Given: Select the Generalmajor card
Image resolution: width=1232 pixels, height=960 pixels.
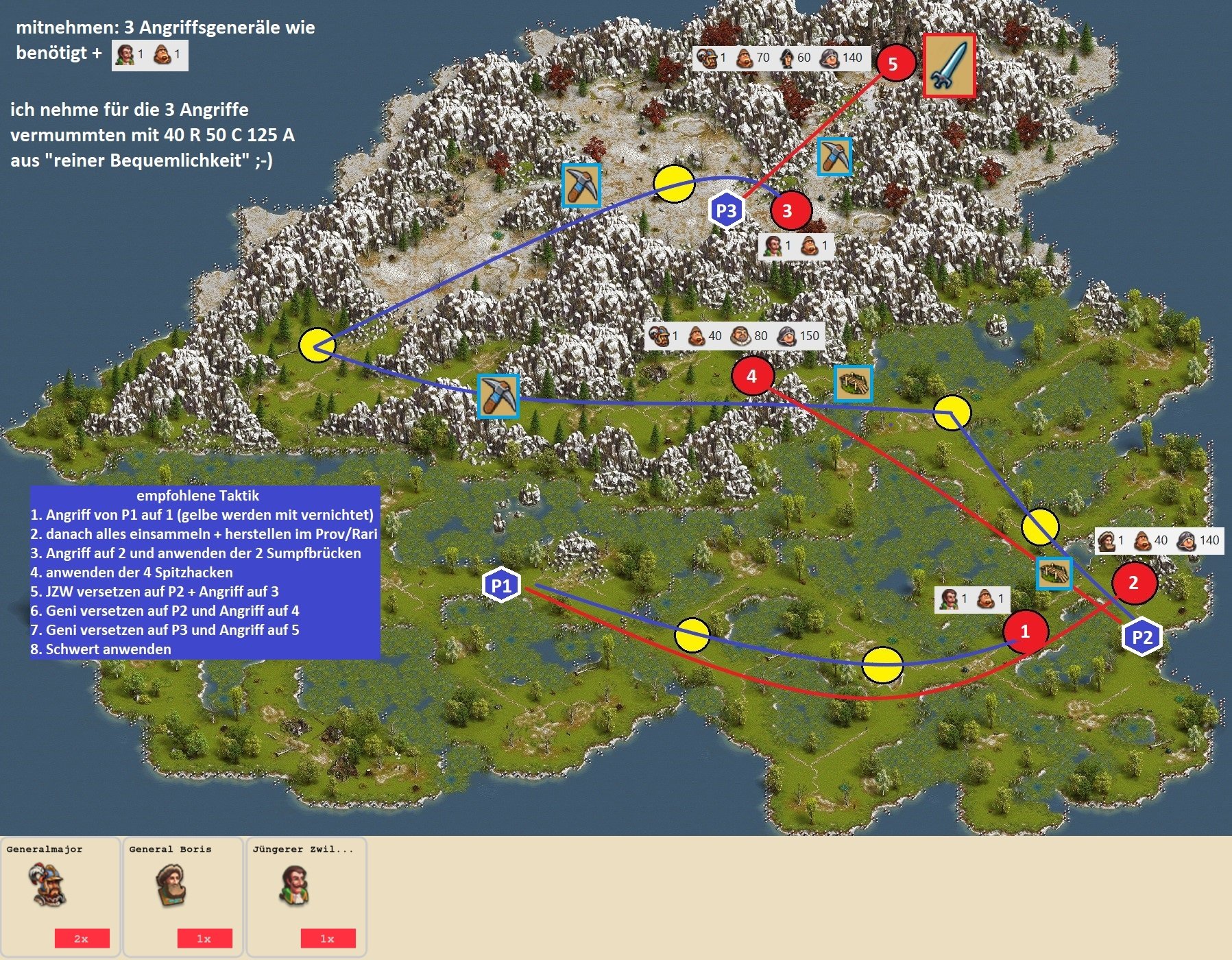Looking at the screenshot, I should (x=60, y=896).
